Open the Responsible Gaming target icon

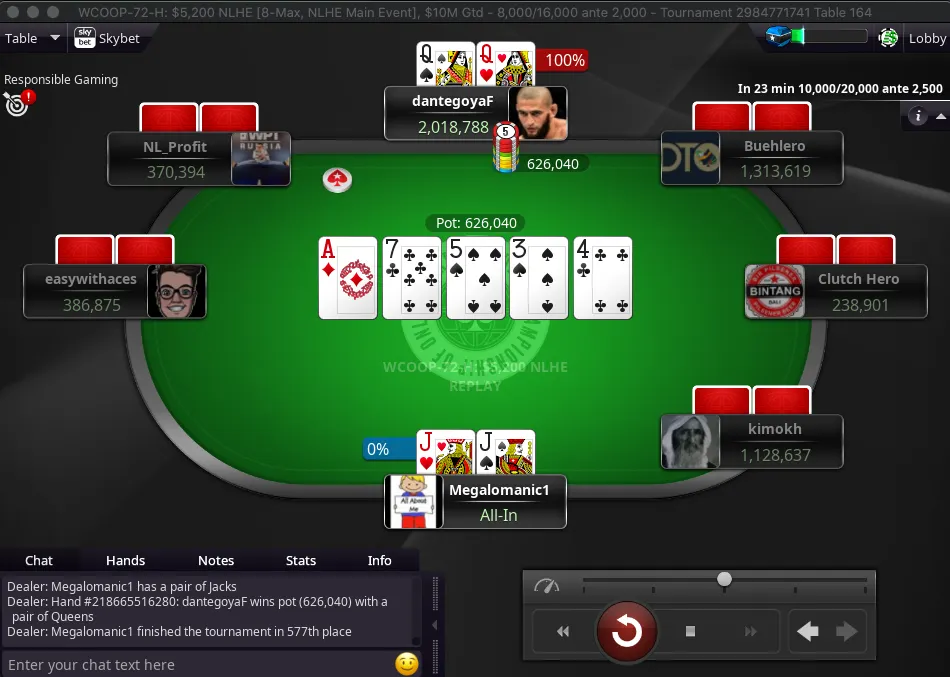click(16, 102)
